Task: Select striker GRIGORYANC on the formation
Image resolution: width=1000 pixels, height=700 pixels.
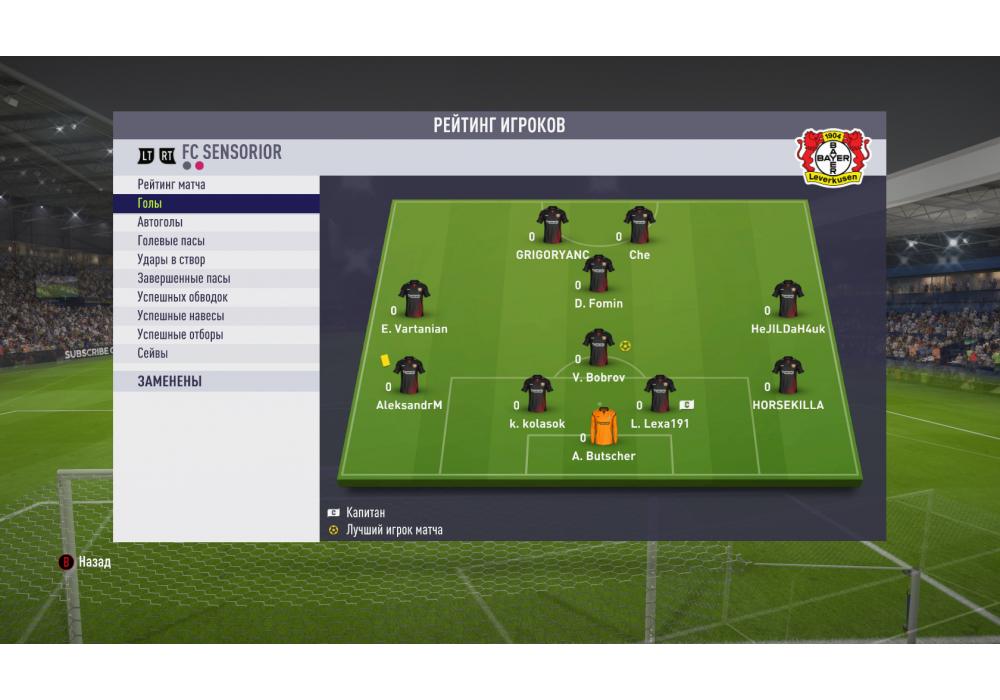Action: (x=552, y=225)
